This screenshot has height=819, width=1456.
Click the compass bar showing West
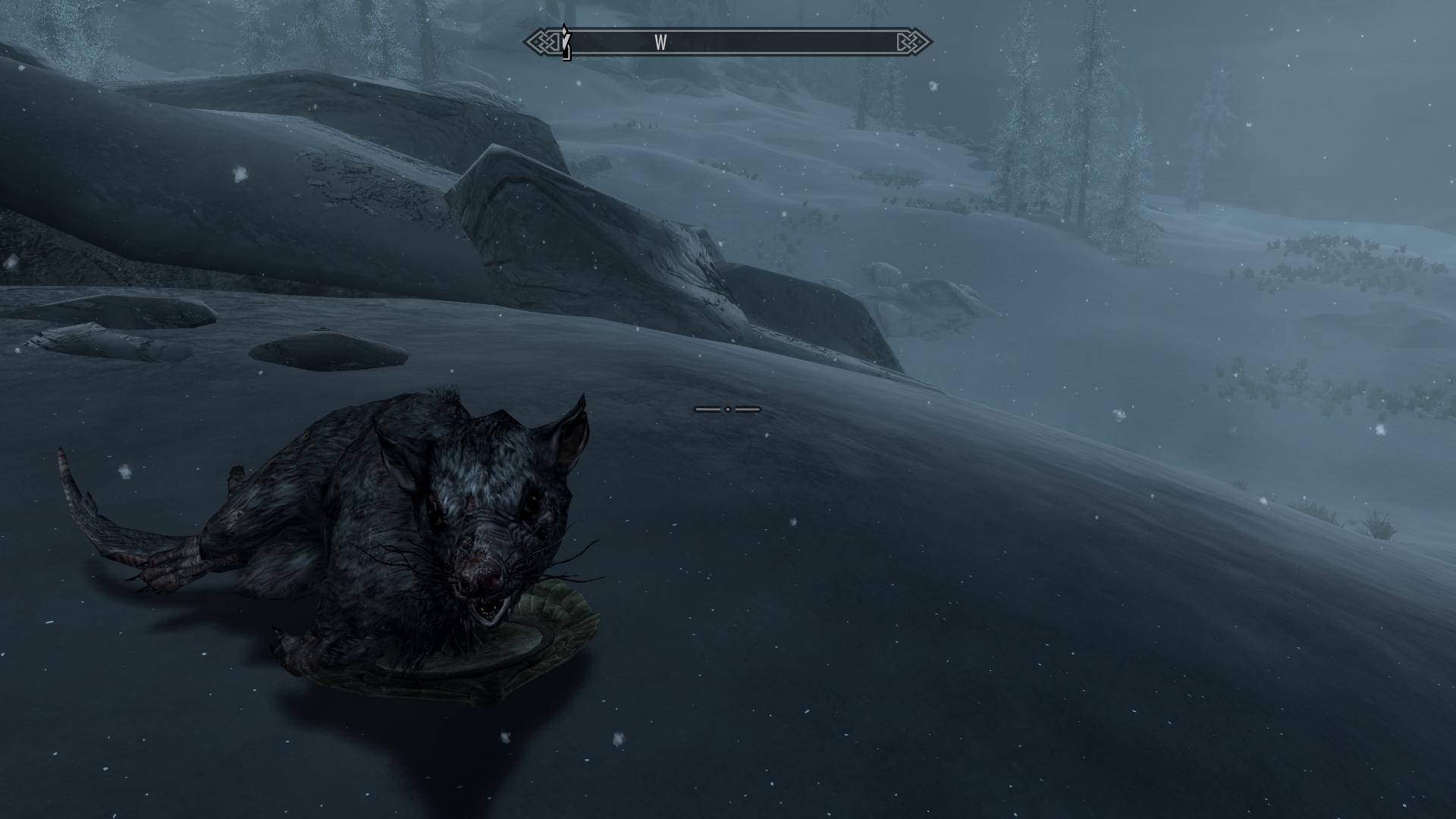point(728,42)
